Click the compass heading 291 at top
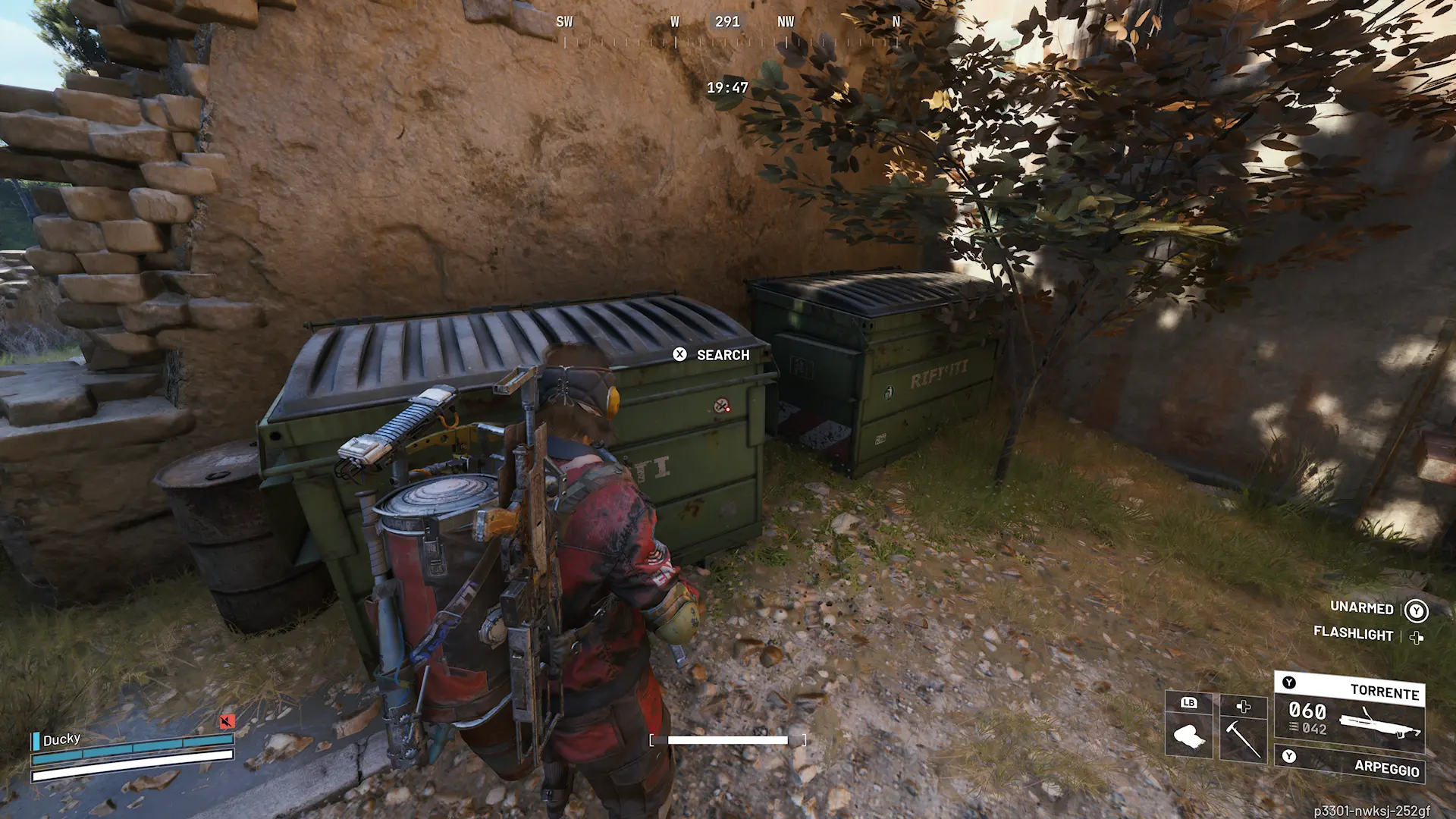Image resolution: width=1456 pixels, height=819 pixels. [729, 22]
